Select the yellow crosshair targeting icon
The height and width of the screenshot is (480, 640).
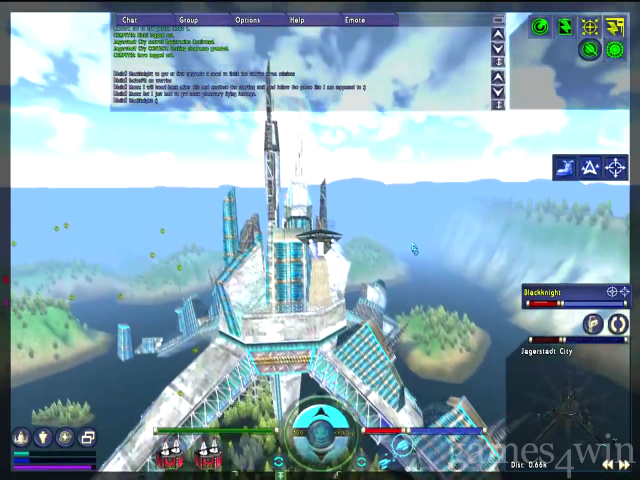pyautogui.click(x=590, y=27)
